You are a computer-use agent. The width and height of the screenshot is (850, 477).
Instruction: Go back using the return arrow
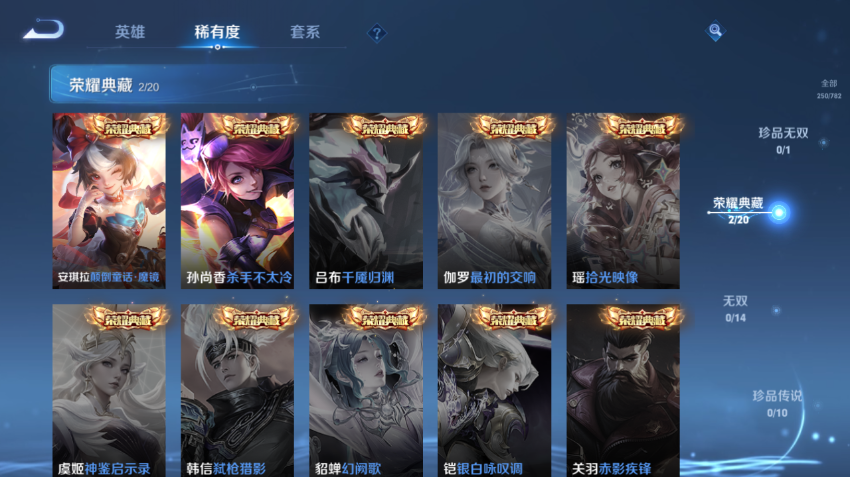(44, 30)
